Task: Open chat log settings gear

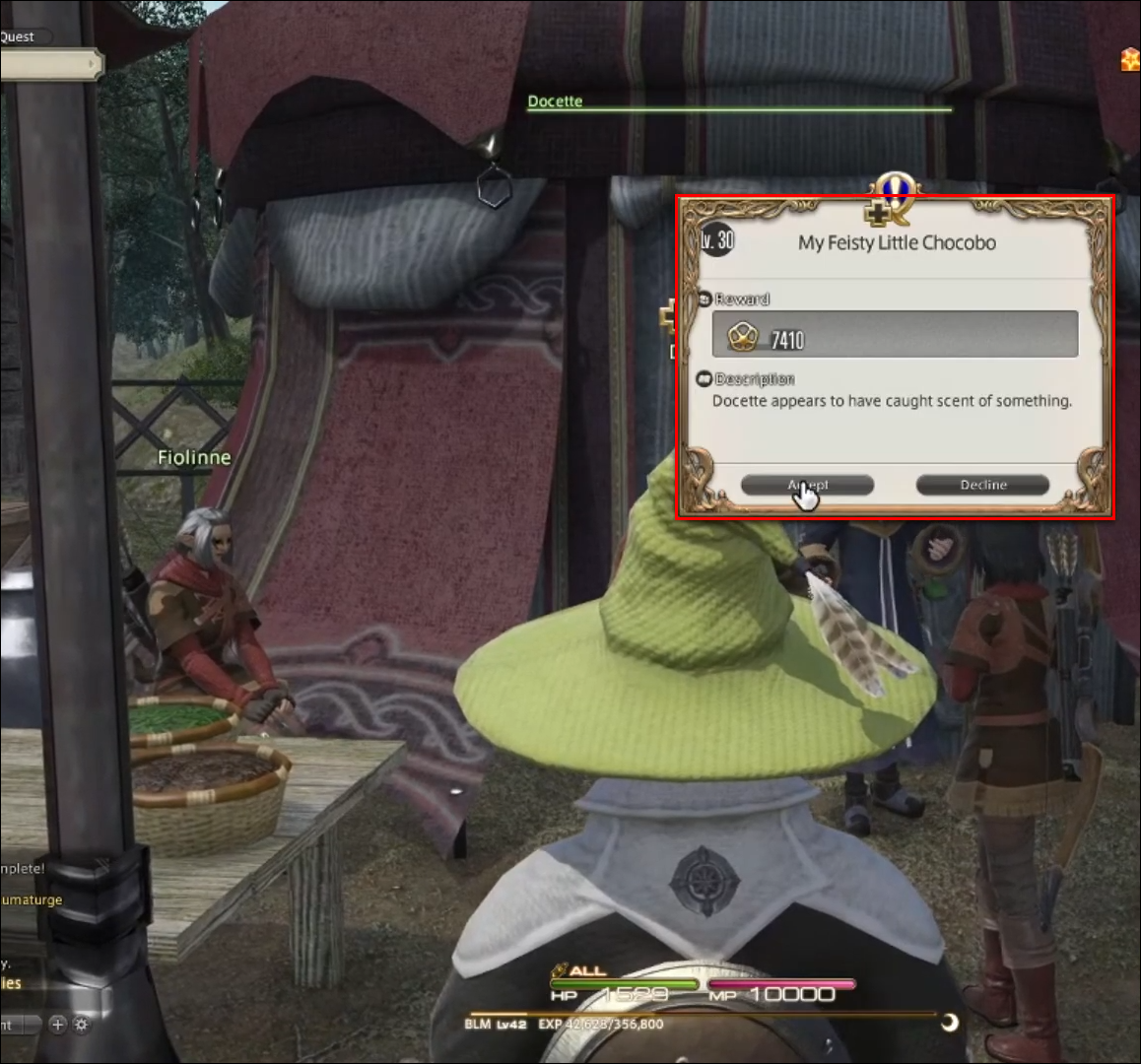Action: 82,1025
